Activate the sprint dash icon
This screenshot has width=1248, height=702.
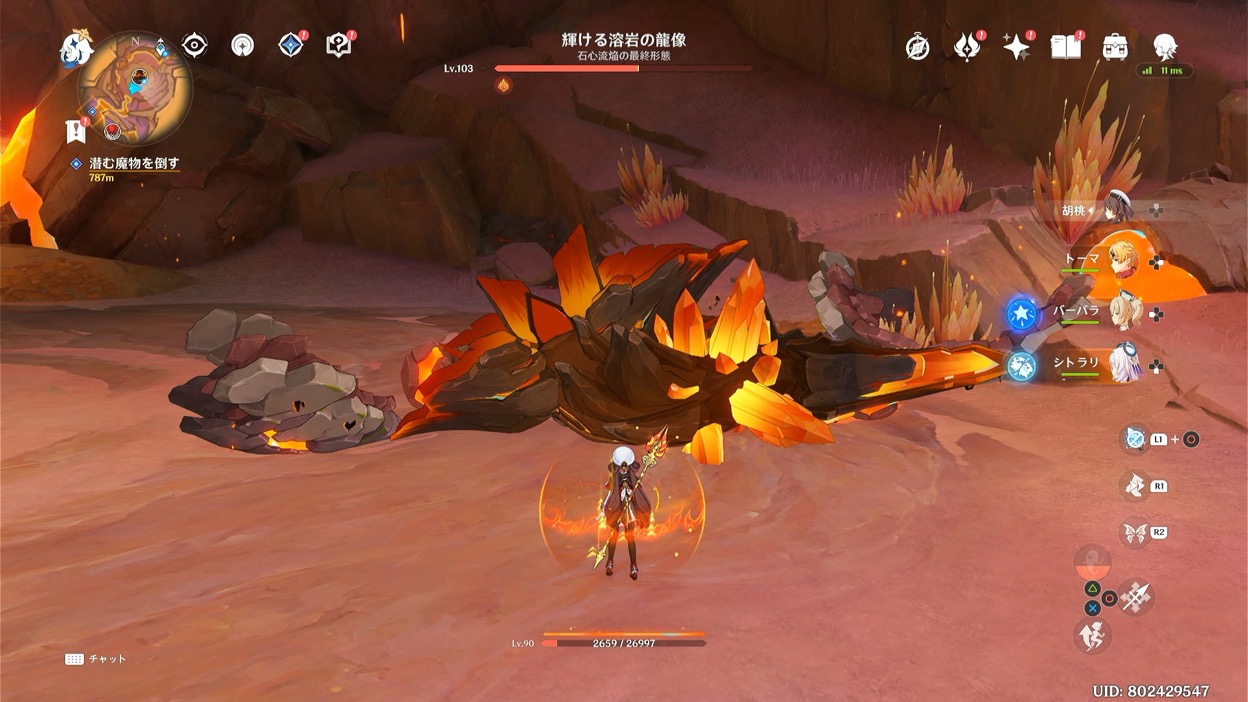1092,634
